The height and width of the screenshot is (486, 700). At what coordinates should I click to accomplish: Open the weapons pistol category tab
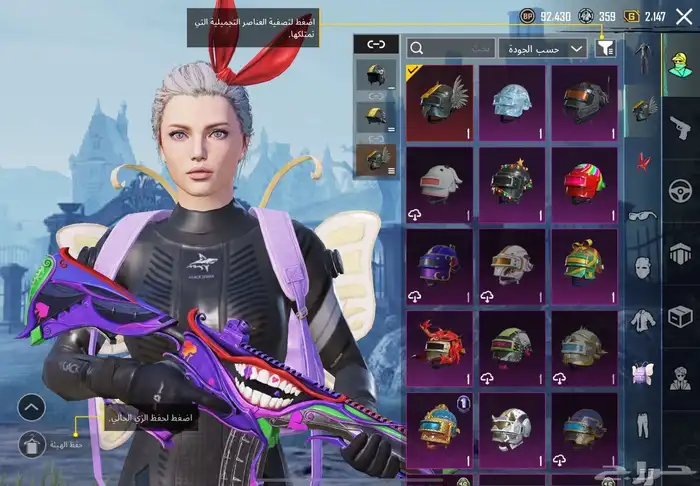[x=680, y=126]
